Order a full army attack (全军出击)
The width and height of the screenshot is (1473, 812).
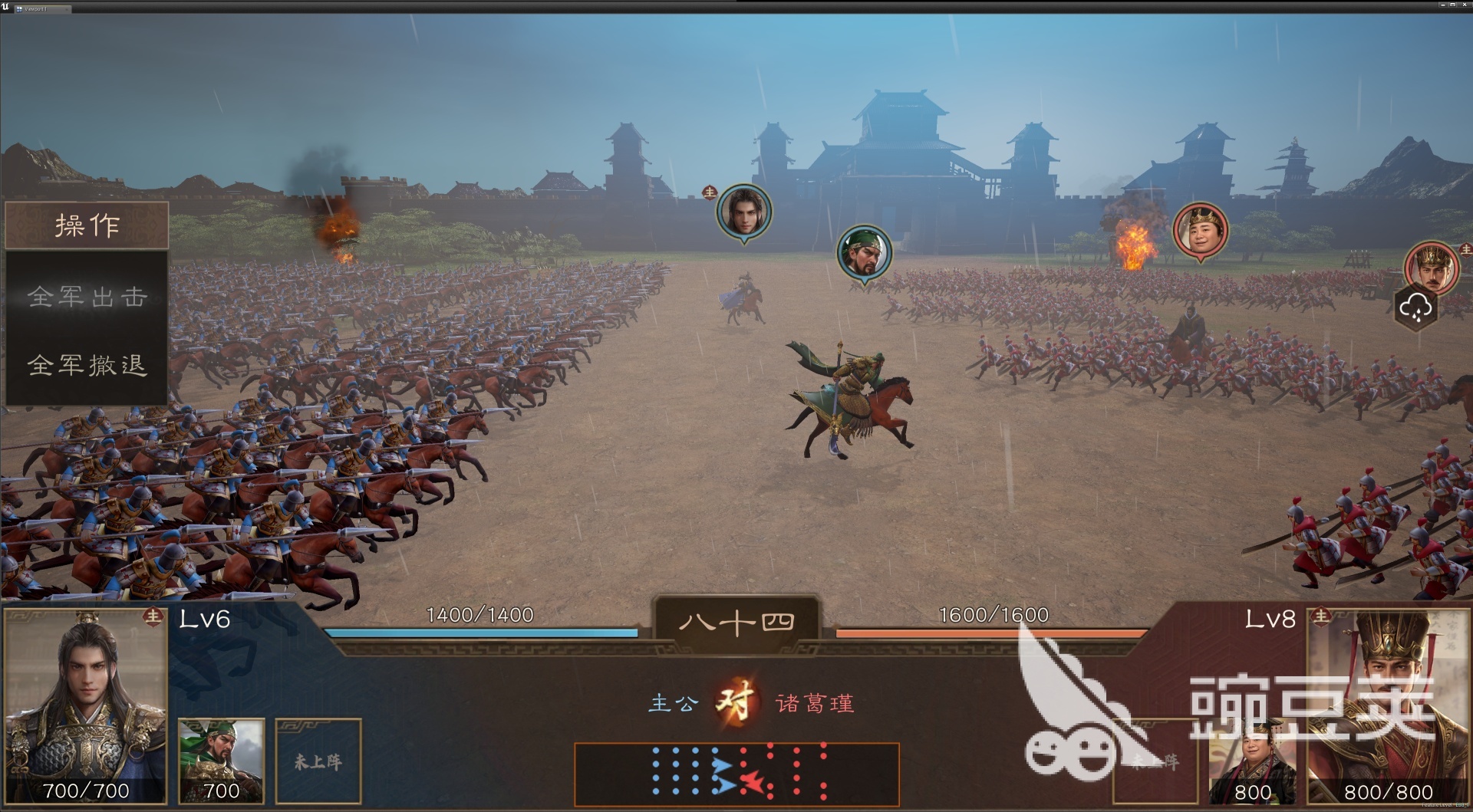click(87, 297)
